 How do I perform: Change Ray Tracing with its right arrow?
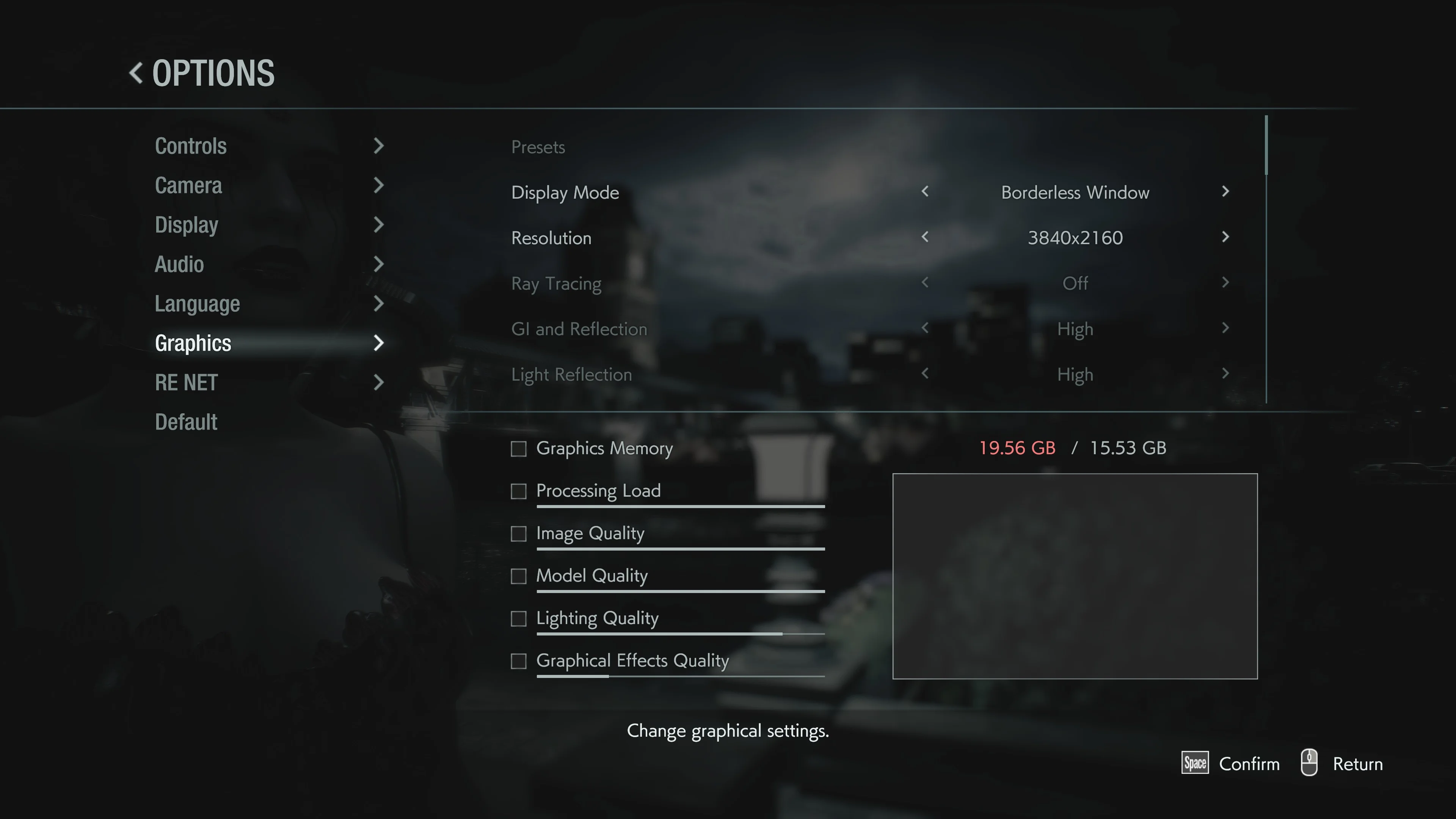point(1225,282)
